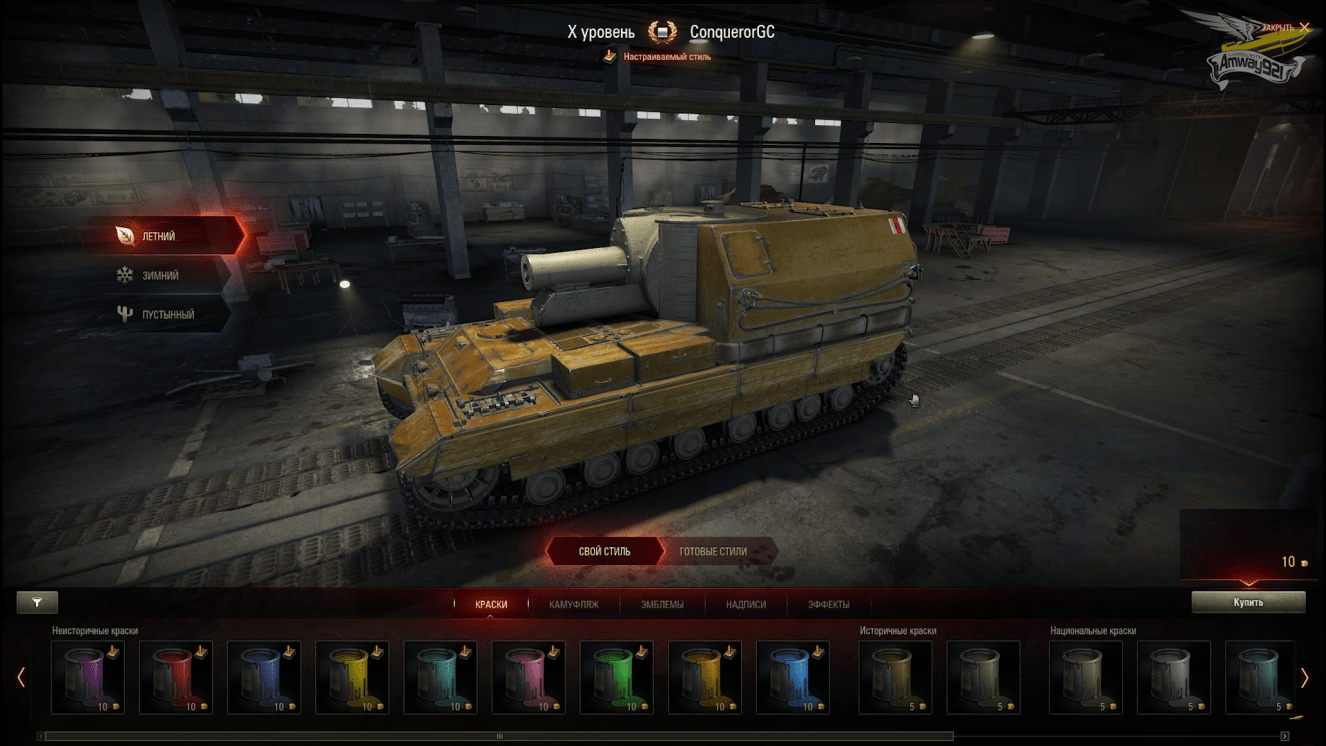Open the filter funnel button
The width and height of the screenshot is (1326, 746).
tap(37, 602)
